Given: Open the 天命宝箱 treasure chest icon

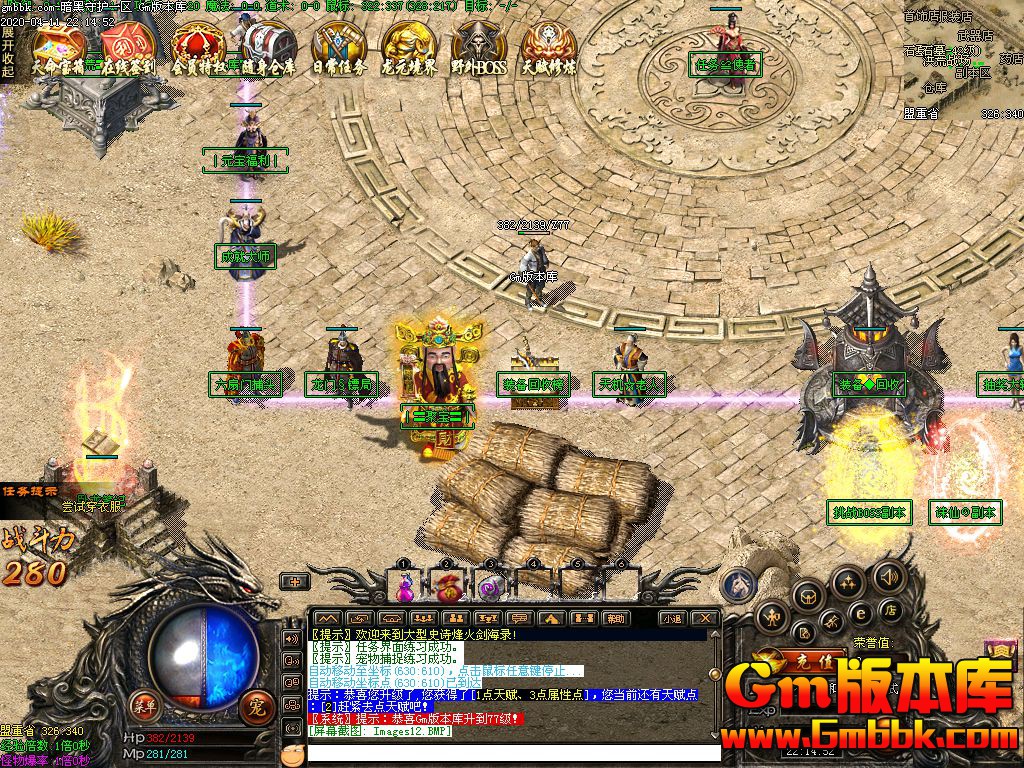Looking at the screenshot, I should 56,48.
